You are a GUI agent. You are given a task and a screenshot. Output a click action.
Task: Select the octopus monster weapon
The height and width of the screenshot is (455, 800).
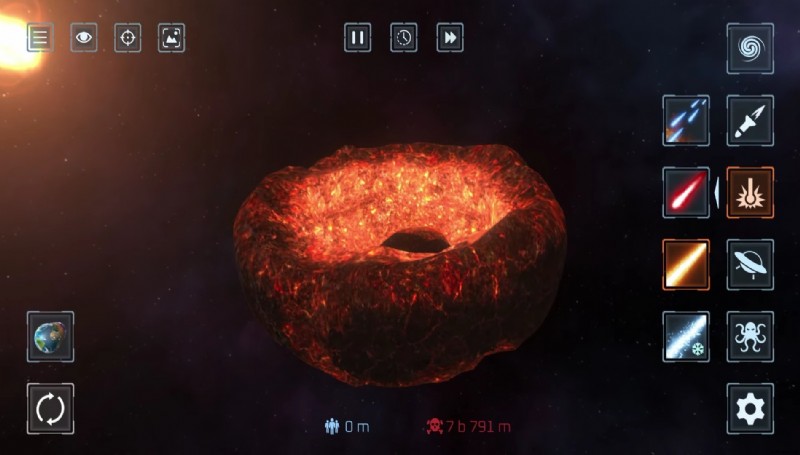point(749,336)
